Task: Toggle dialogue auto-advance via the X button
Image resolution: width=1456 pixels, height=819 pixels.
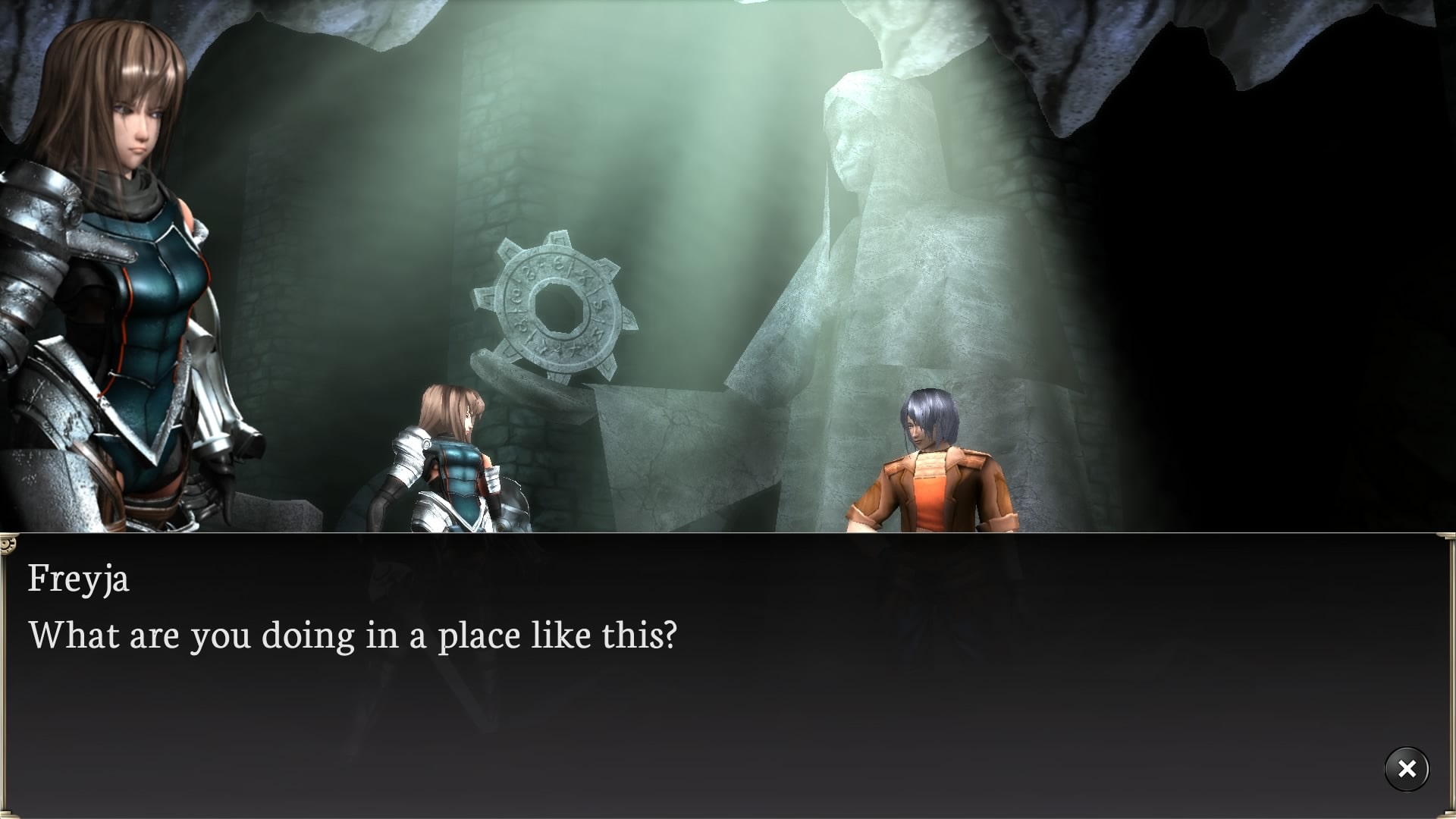Action: [1407, 769]
